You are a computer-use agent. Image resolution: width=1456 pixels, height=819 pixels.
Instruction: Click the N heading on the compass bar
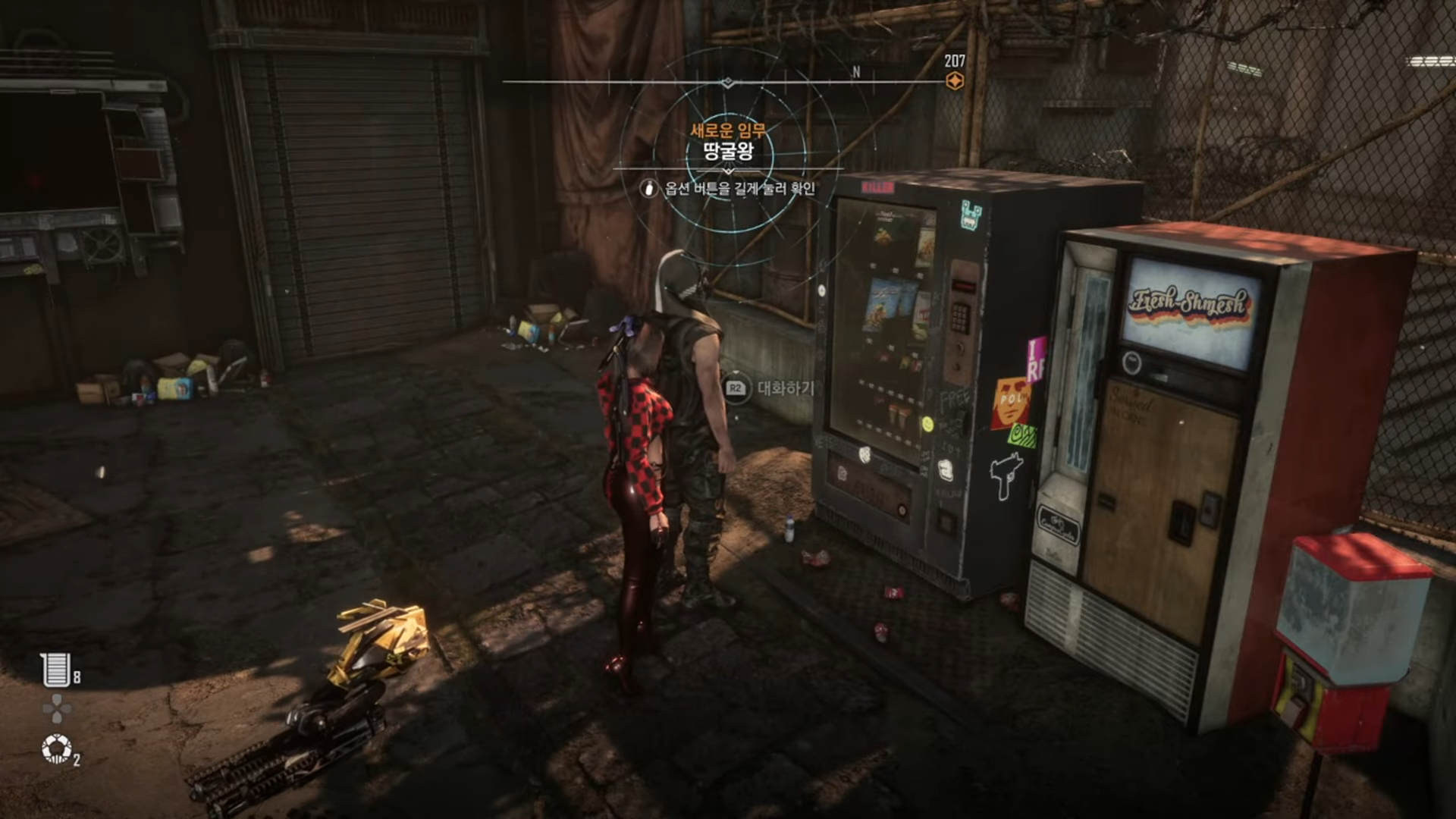click(856, 72)
